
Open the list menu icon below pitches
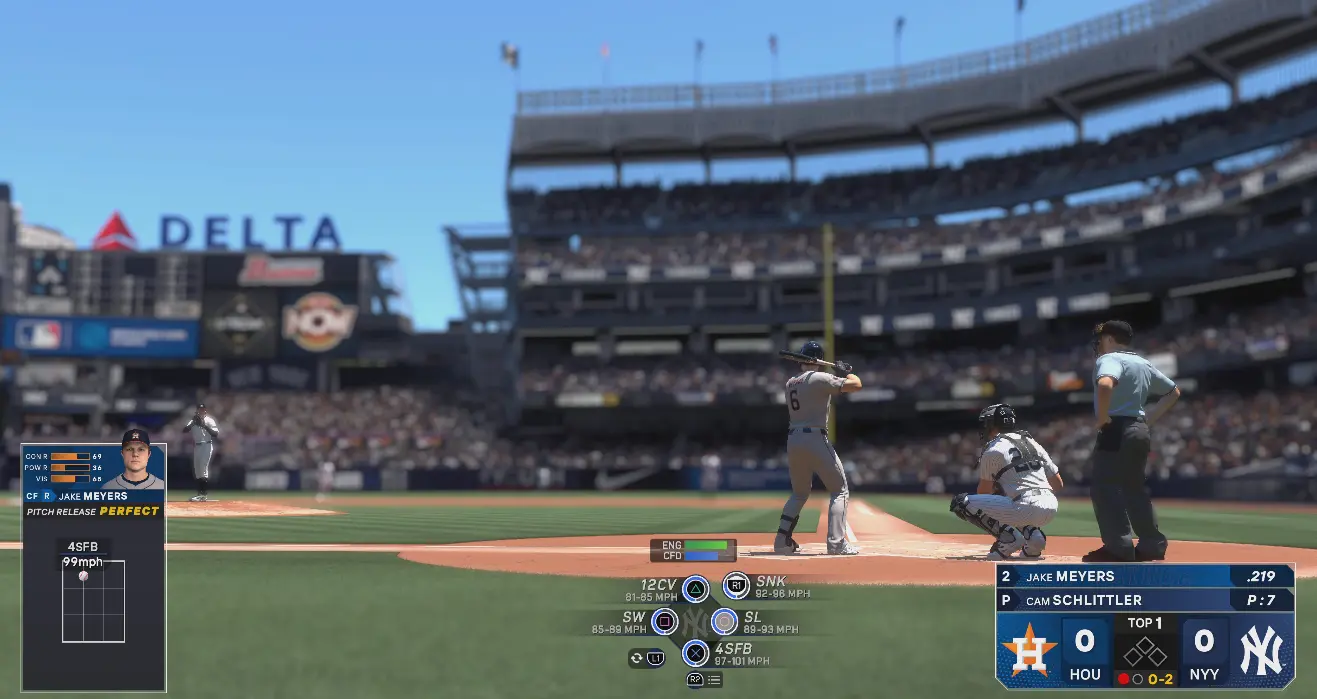pos(714,680)
